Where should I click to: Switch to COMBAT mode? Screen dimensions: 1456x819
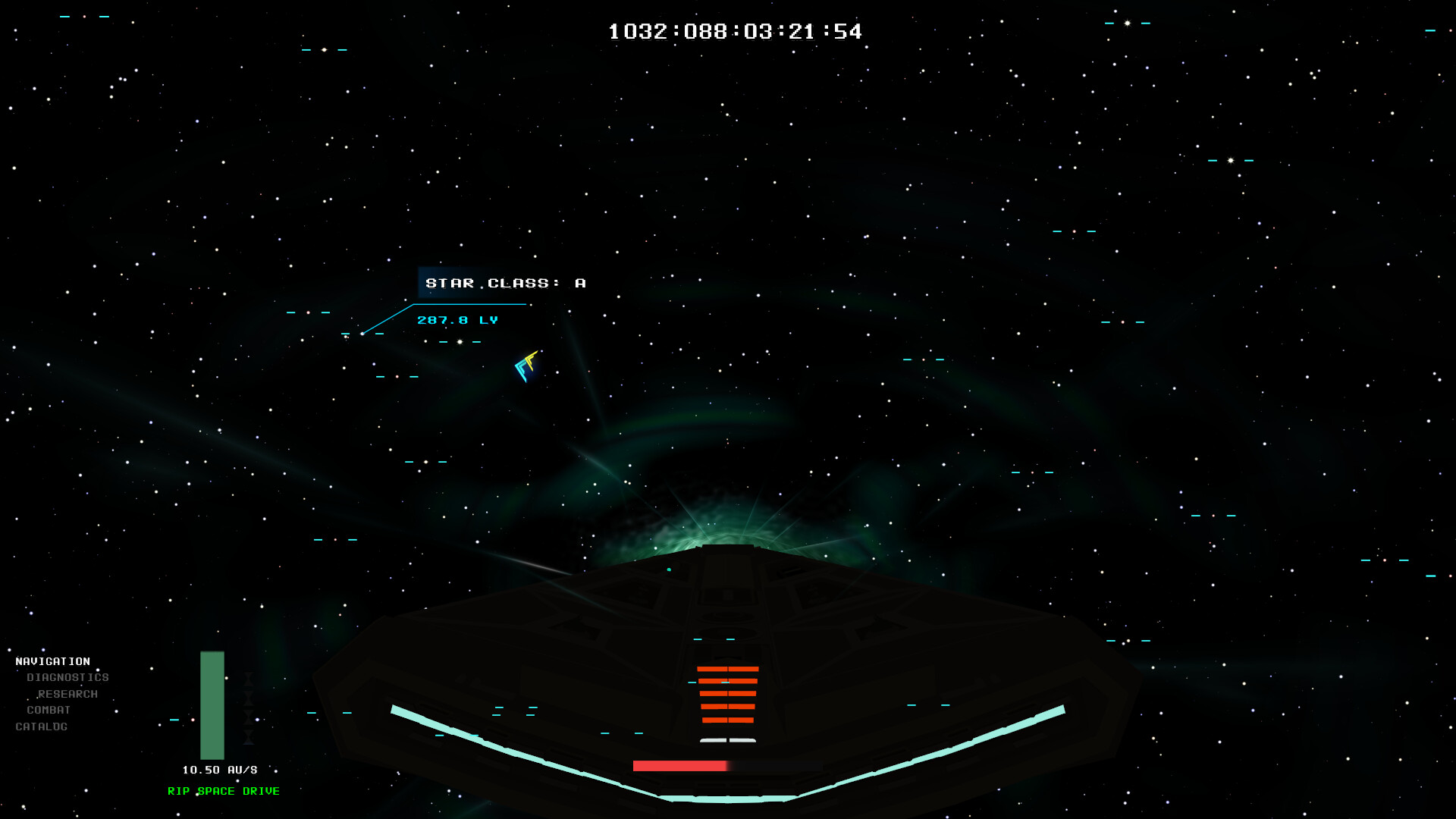[48, 710]
